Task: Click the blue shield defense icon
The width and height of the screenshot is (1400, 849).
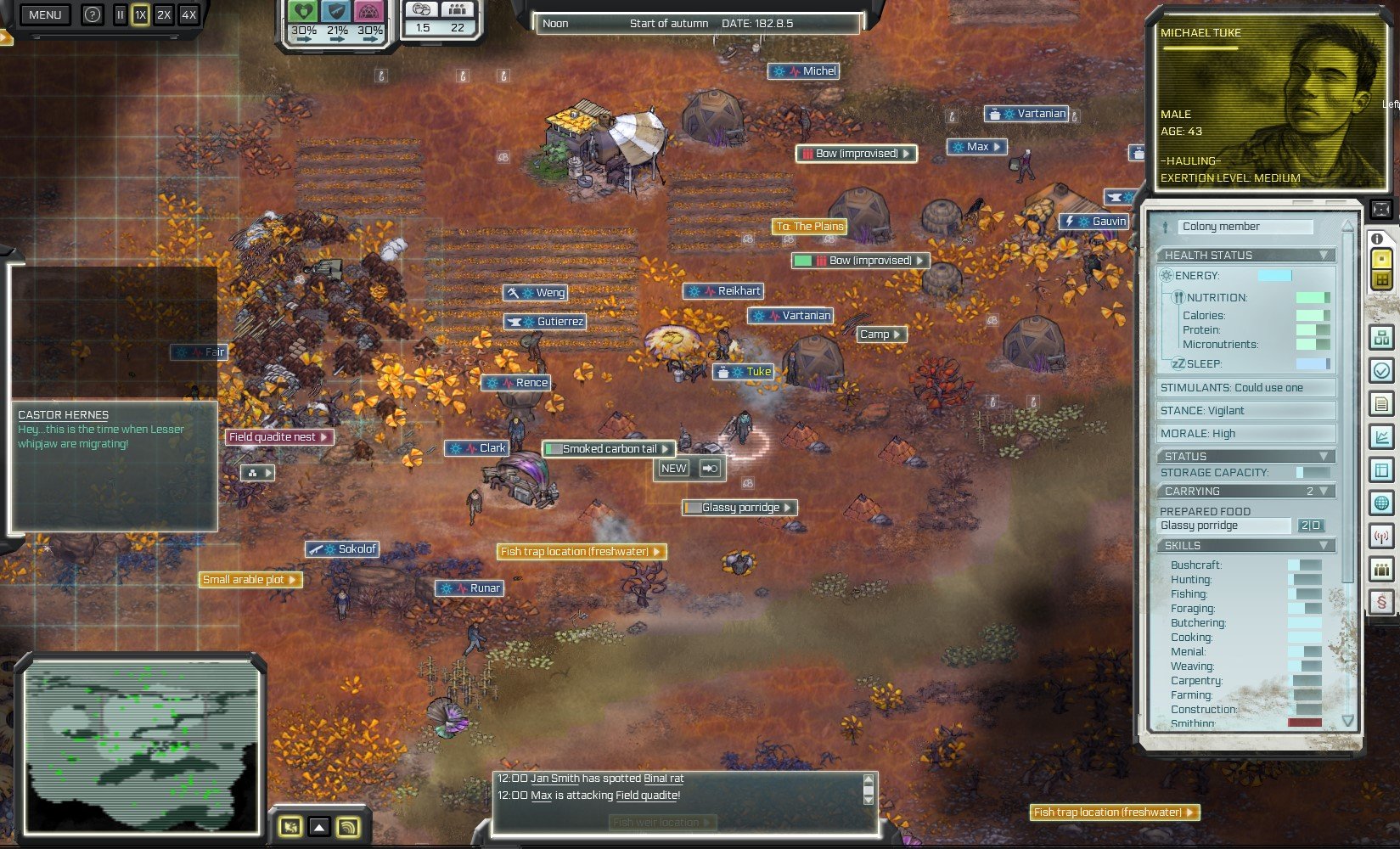Action: point(337,11)
